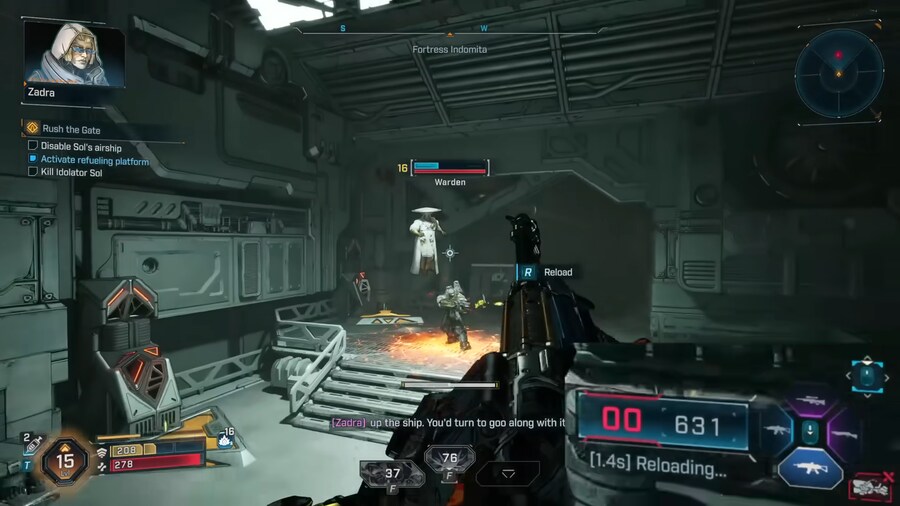Activate the ability showing 76
Viewport: 900px width, 506px height.
(449, 462)
